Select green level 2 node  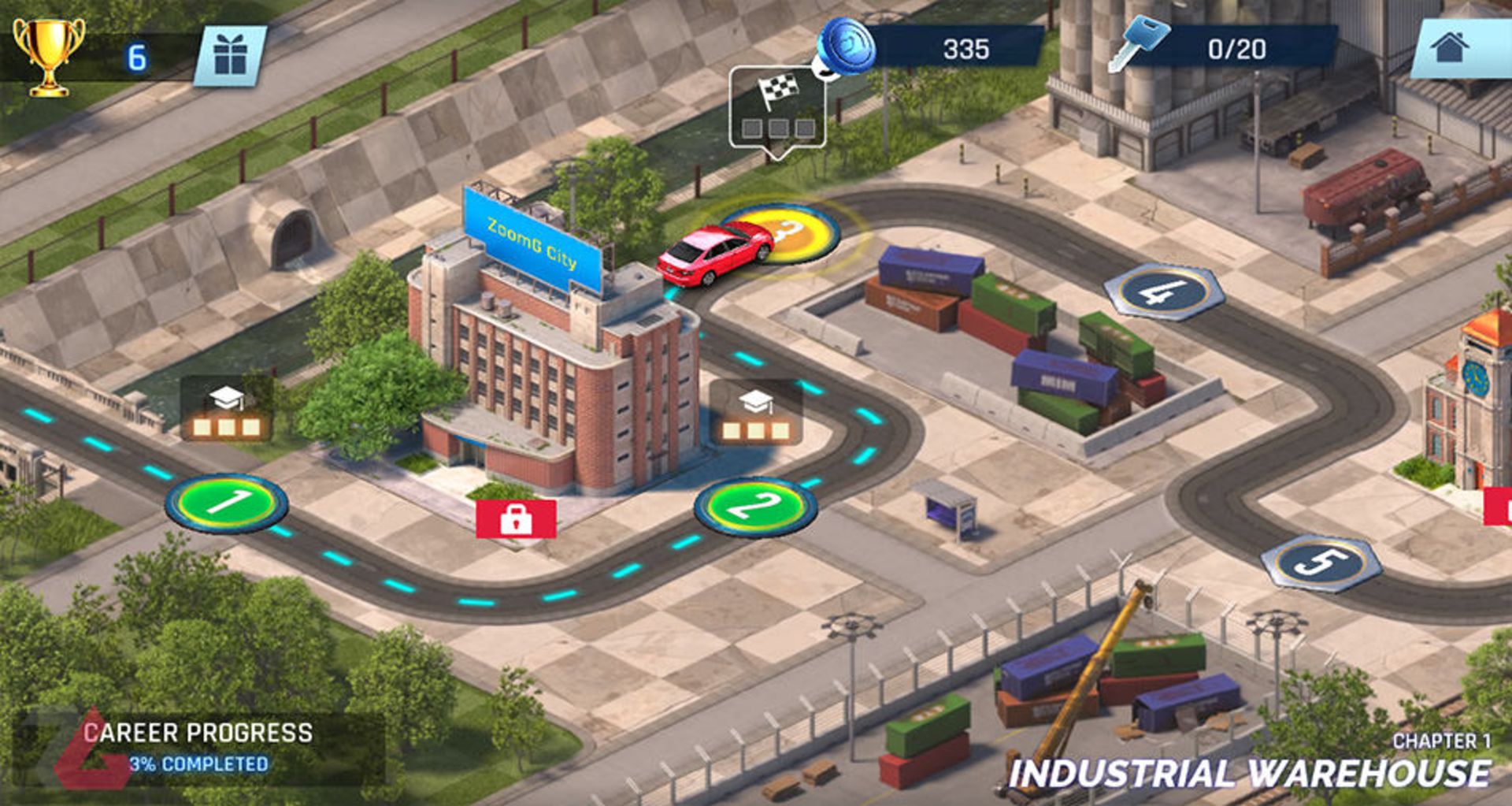(x=755, y=507)
